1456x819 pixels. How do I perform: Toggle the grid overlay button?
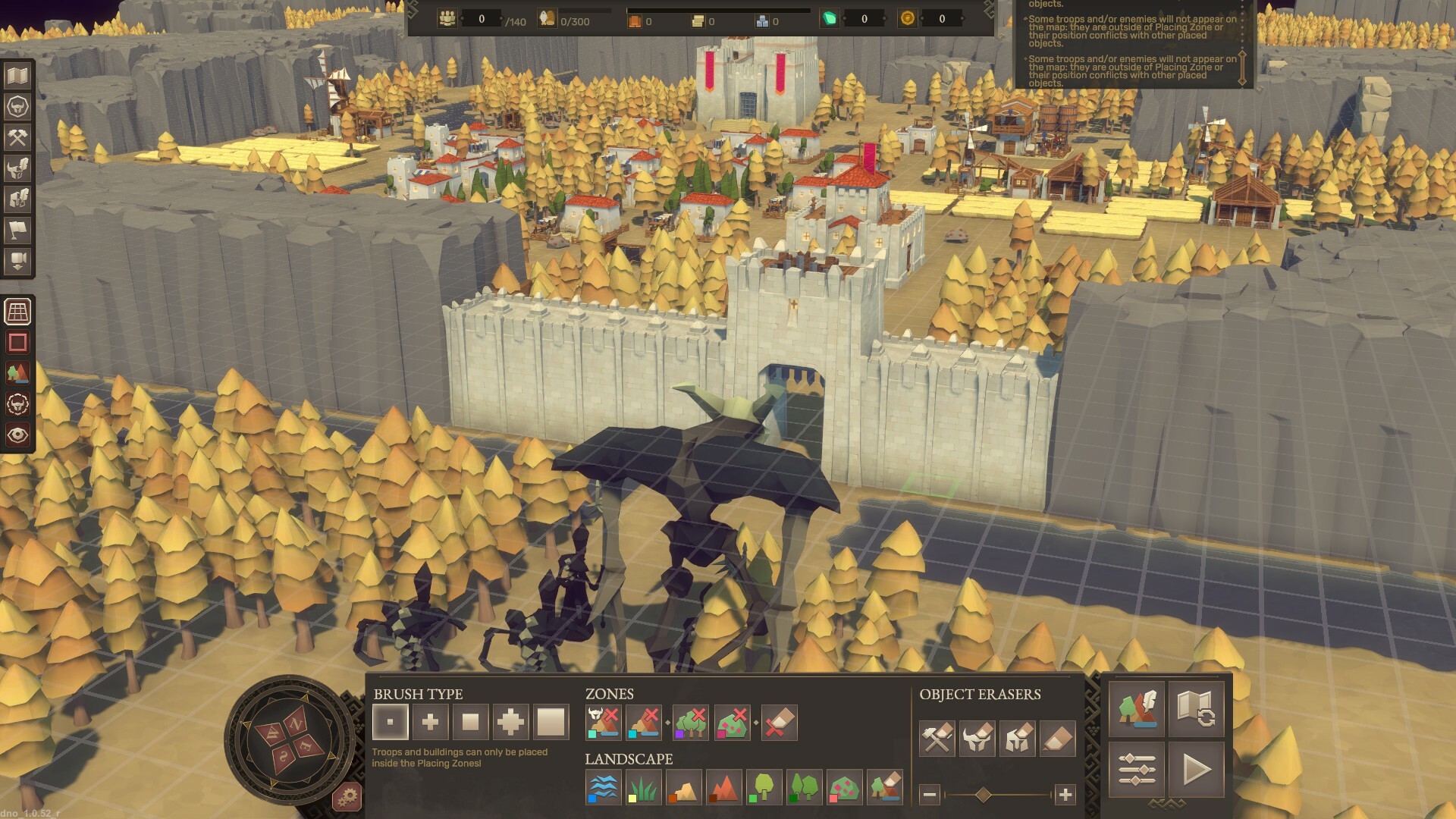17,312
